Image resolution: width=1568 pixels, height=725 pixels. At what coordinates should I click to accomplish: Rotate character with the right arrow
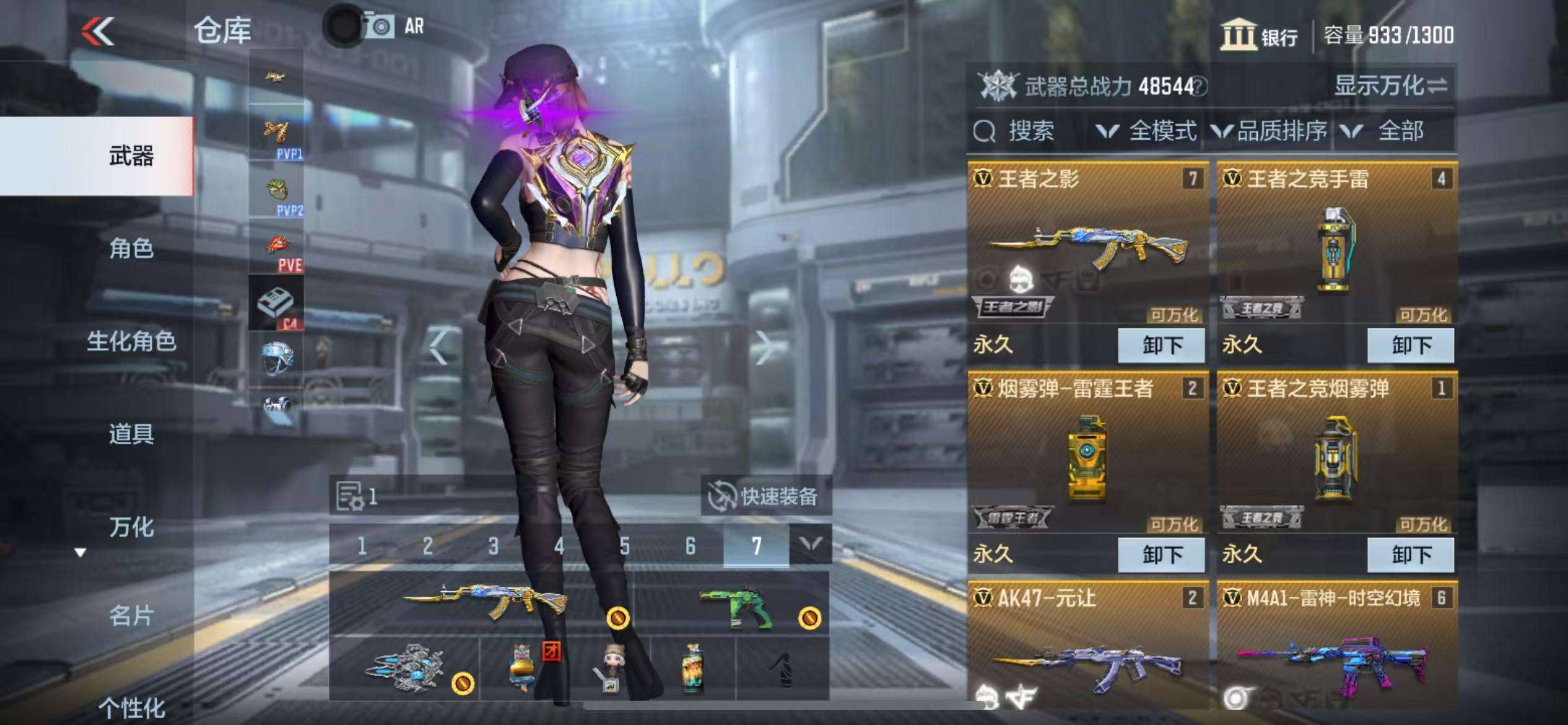(765, 348)
